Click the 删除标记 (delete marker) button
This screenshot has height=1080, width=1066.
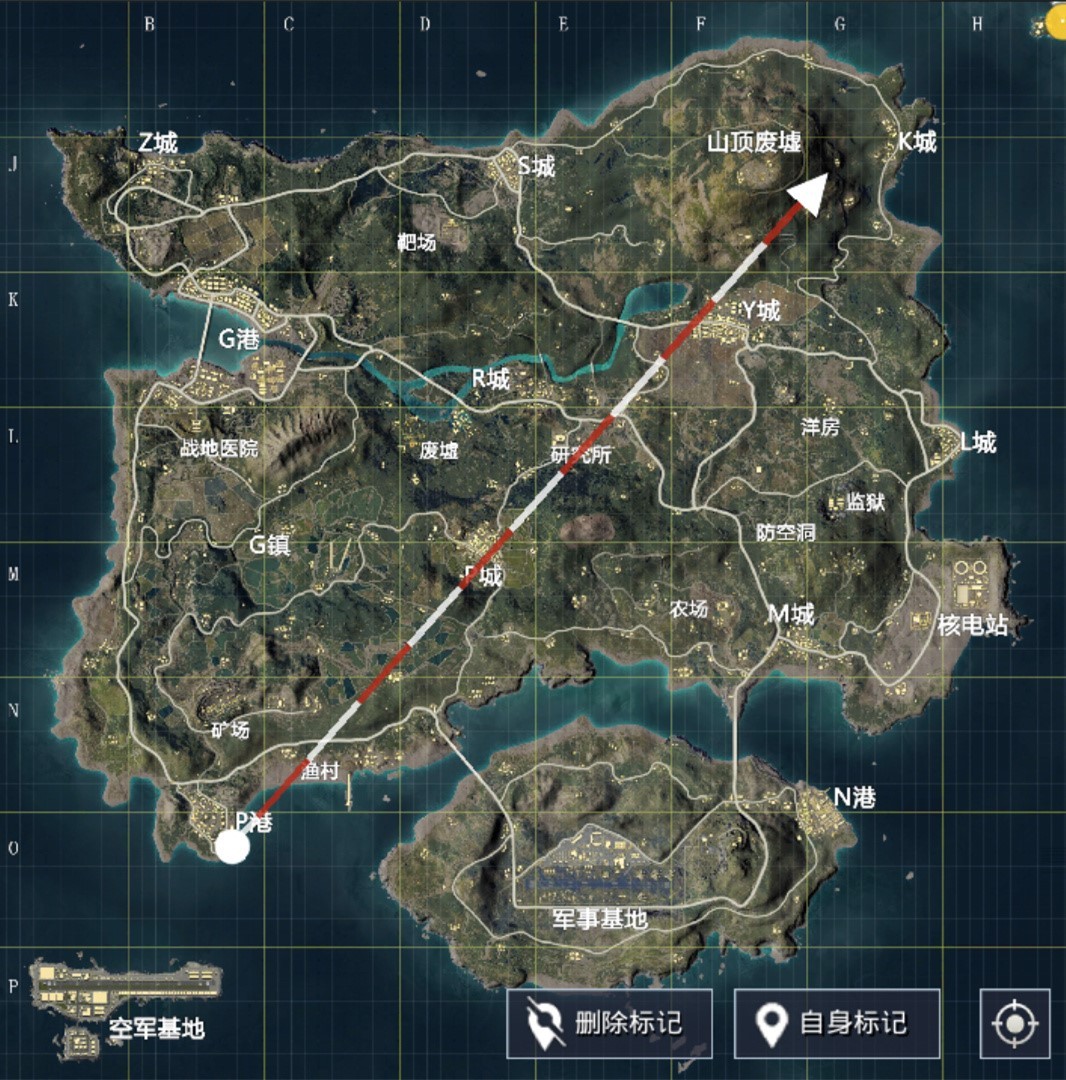tap(609, 1023)
